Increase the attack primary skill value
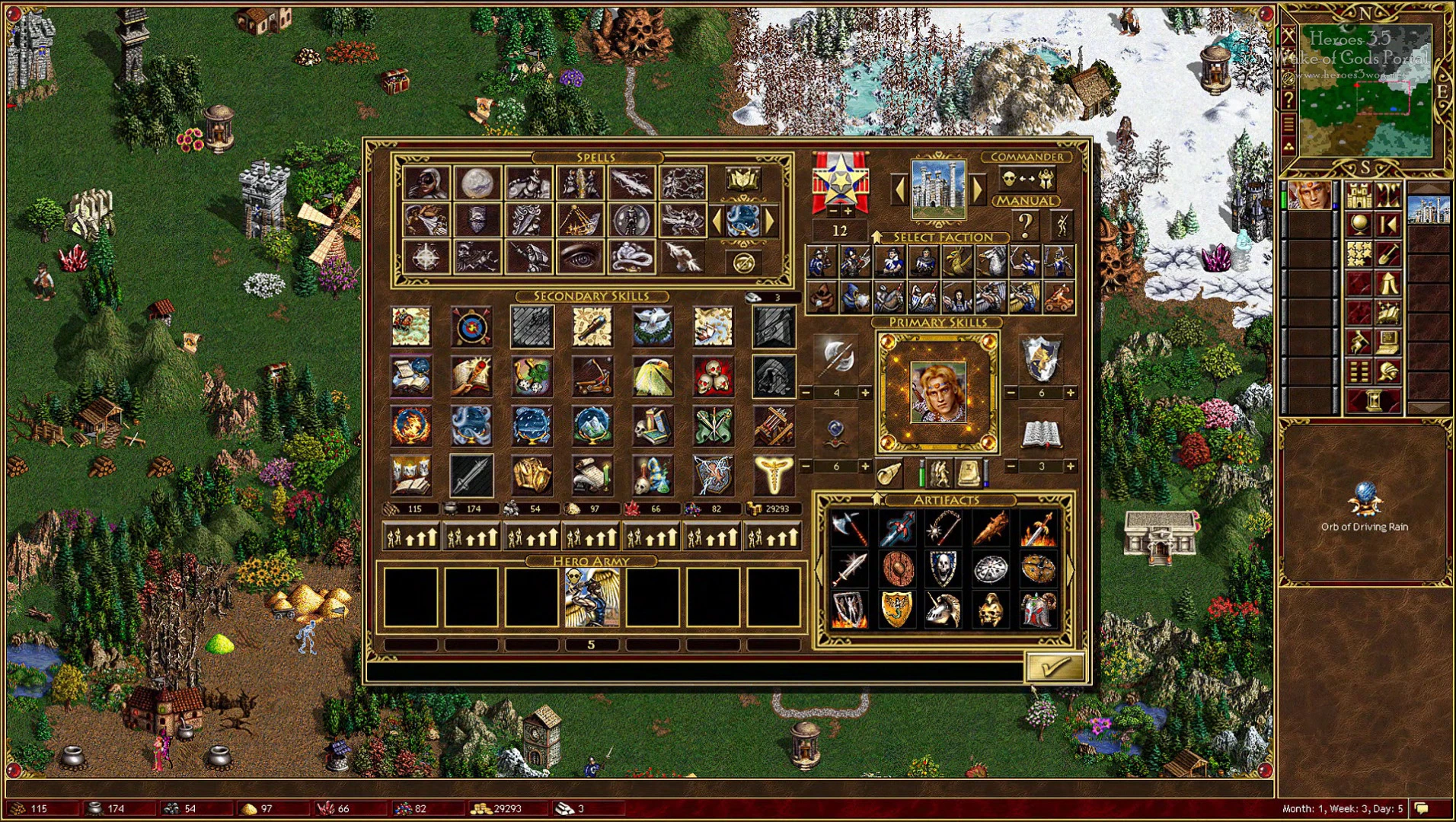1456x822 pixels. (865, 393)
